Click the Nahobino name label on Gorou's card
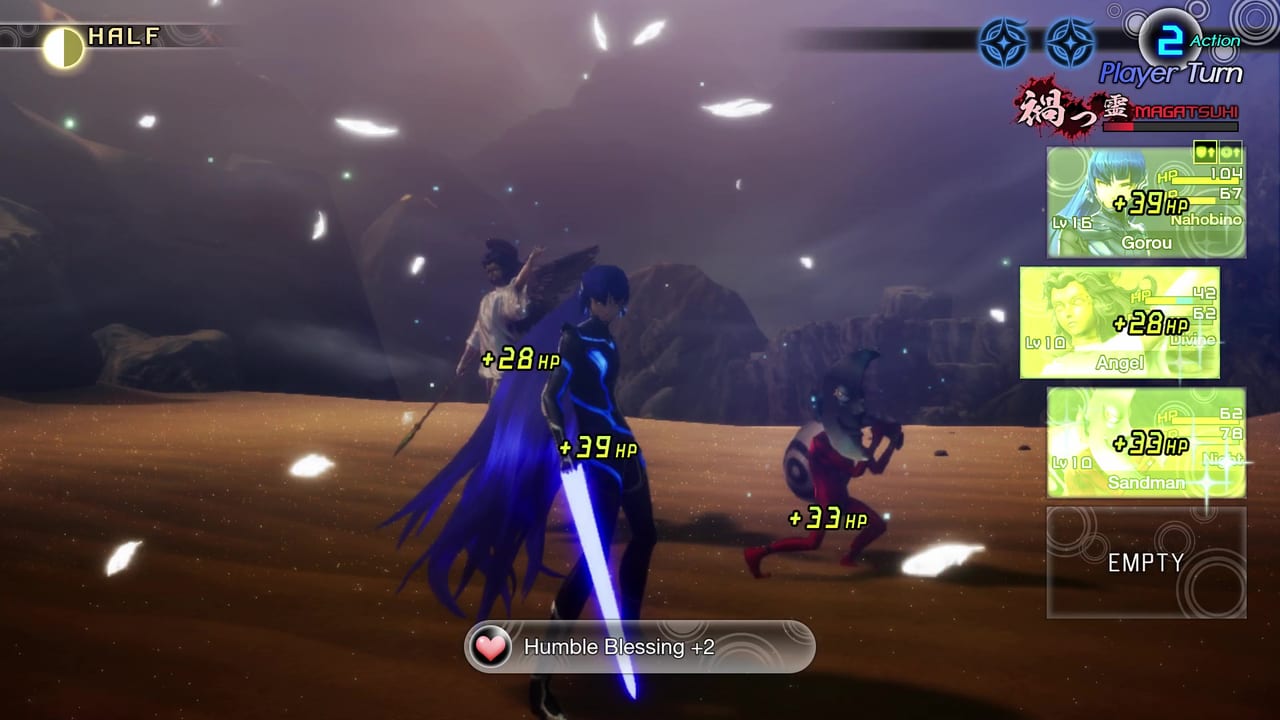The image size is (1280, 720). 1205,220
